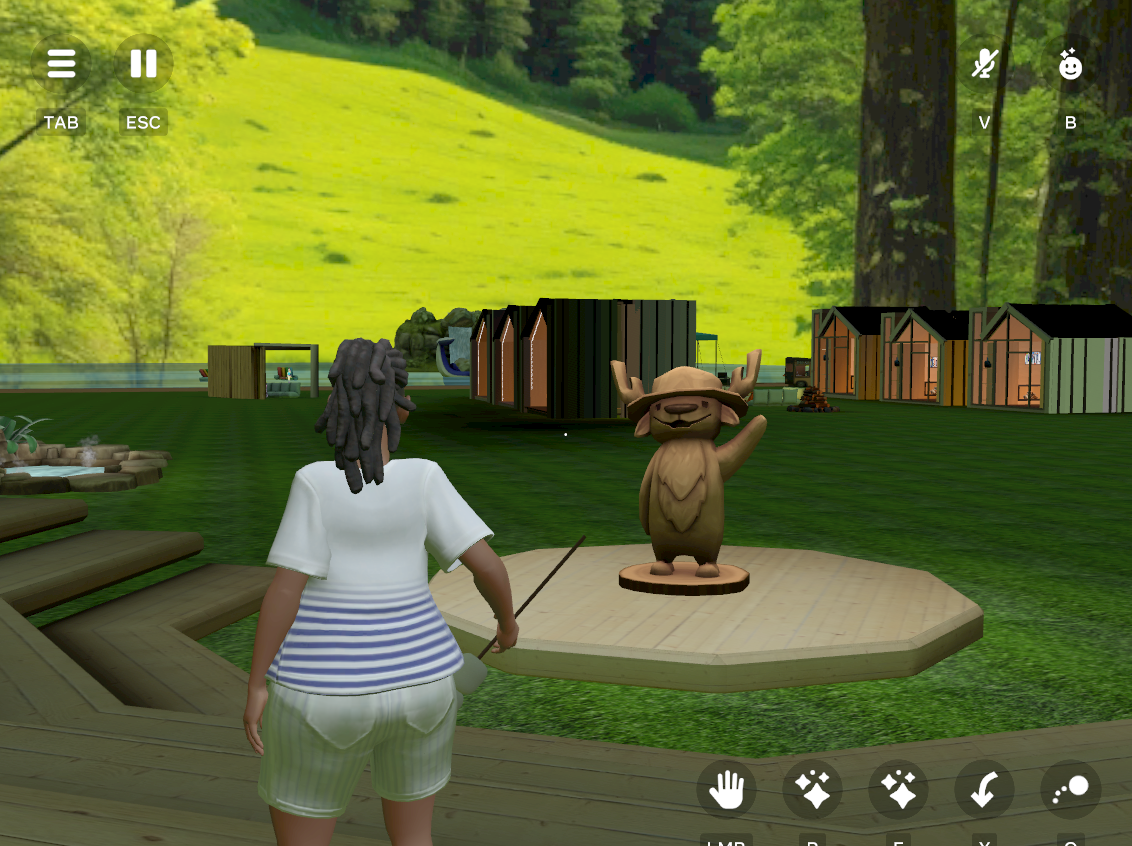Activate the ball throw action button

tap(1070, 791)
